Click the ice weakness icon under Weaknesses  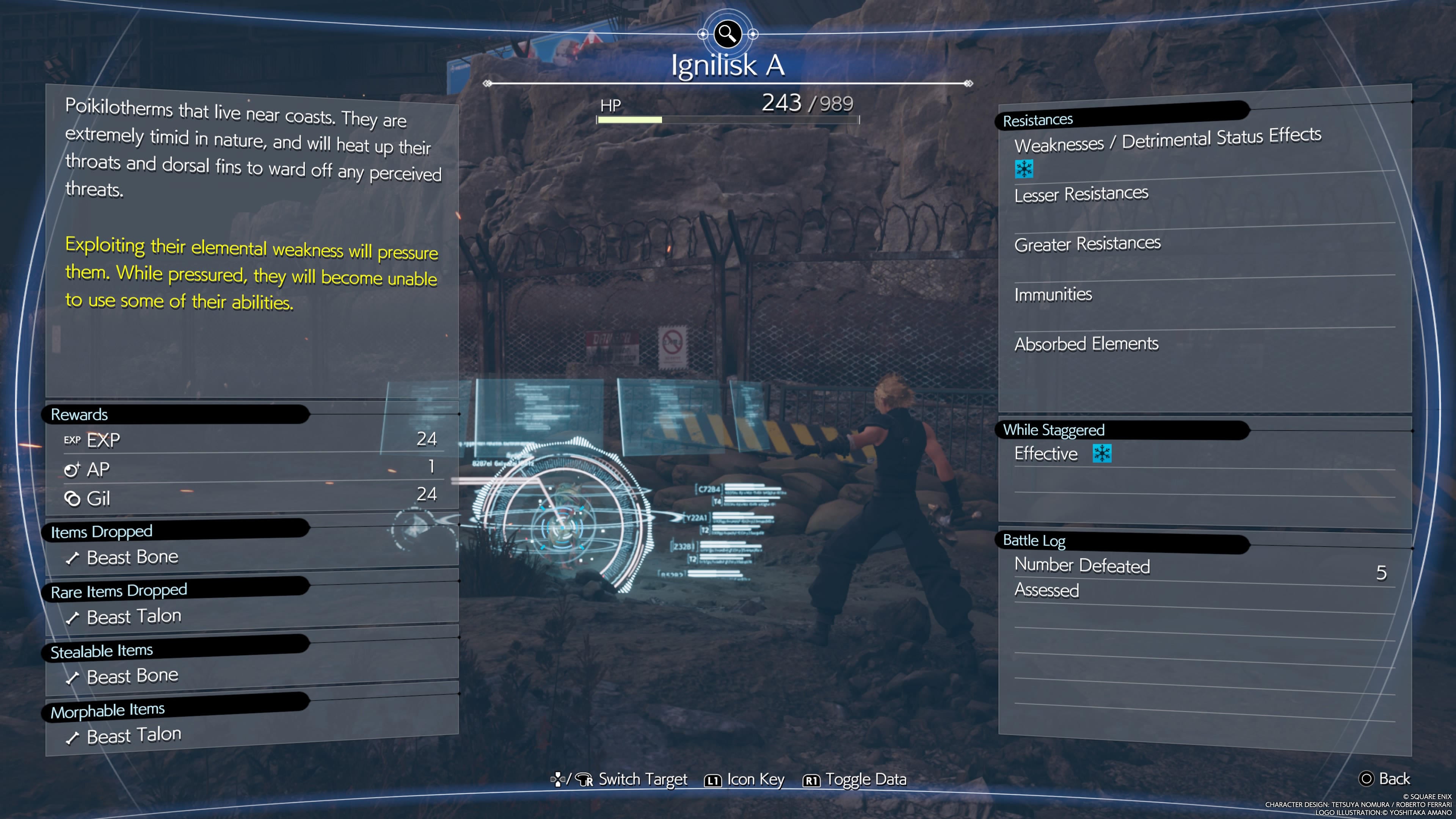coord(1024,168)
